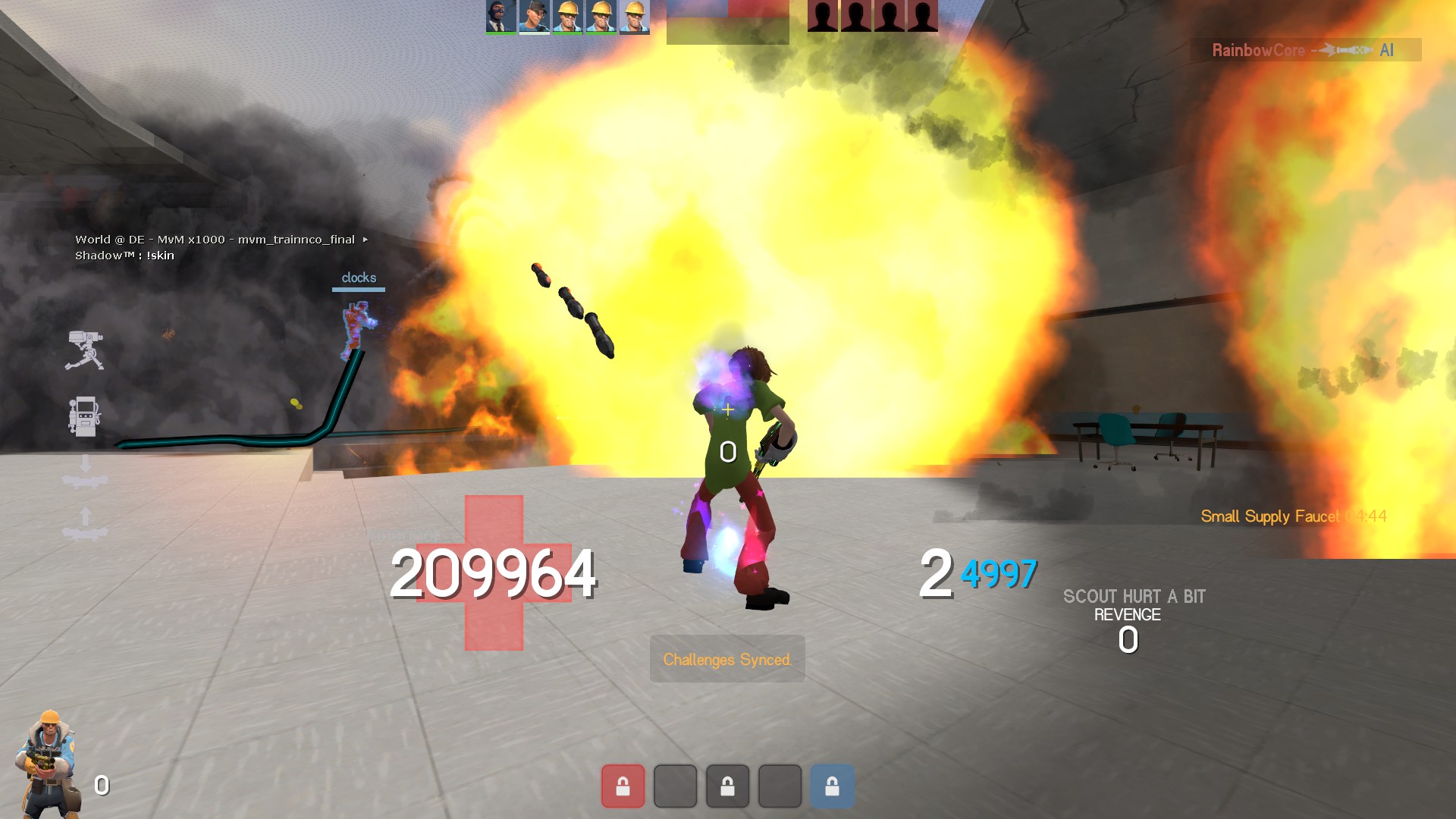Click the RainbowCore kill feed entry
1456x819 pixels.
tap(1304, 50)
